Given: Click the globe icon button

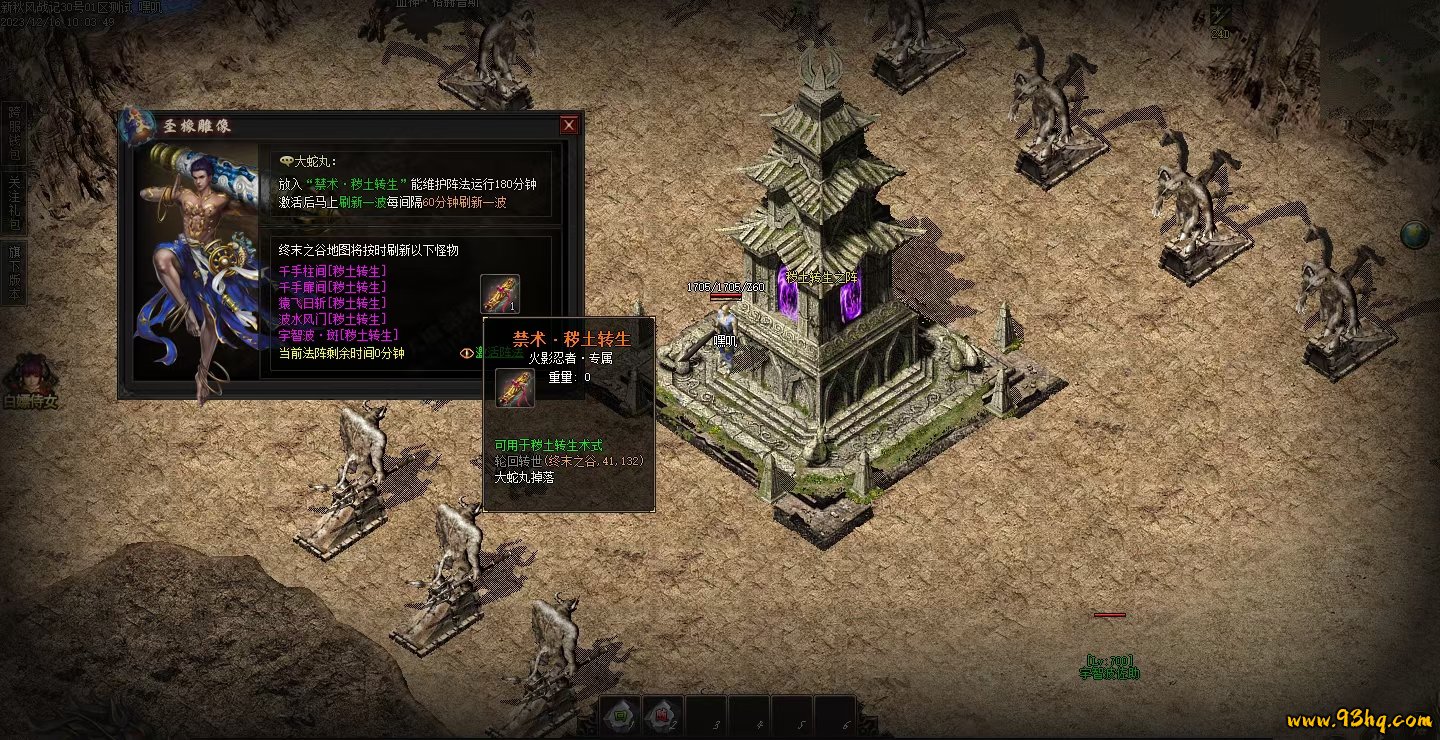Looking at the screenshot, I should point(1414,235).
